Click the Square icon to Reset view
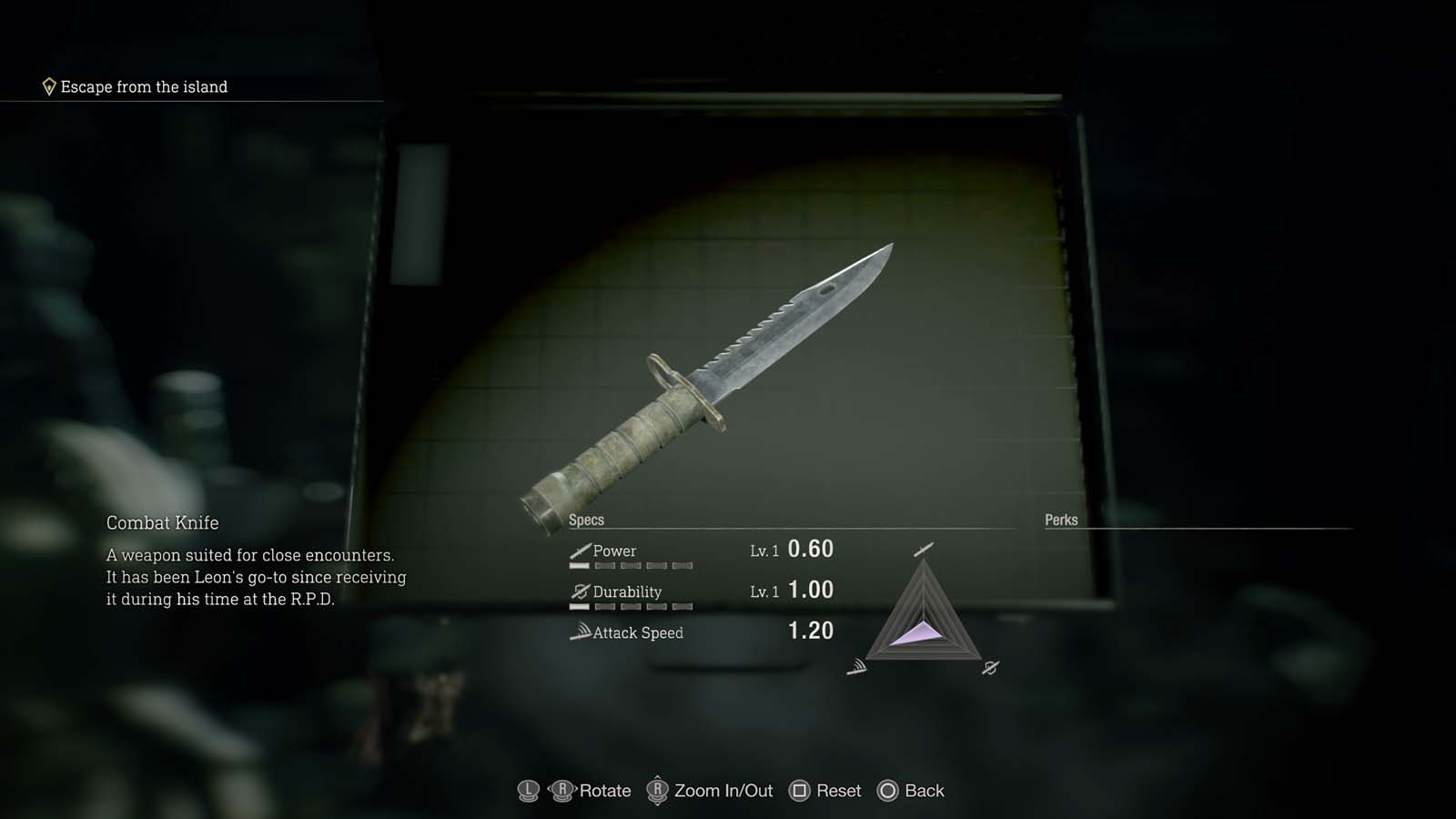This screenshot has height=819, width=1456. point(799,790)
